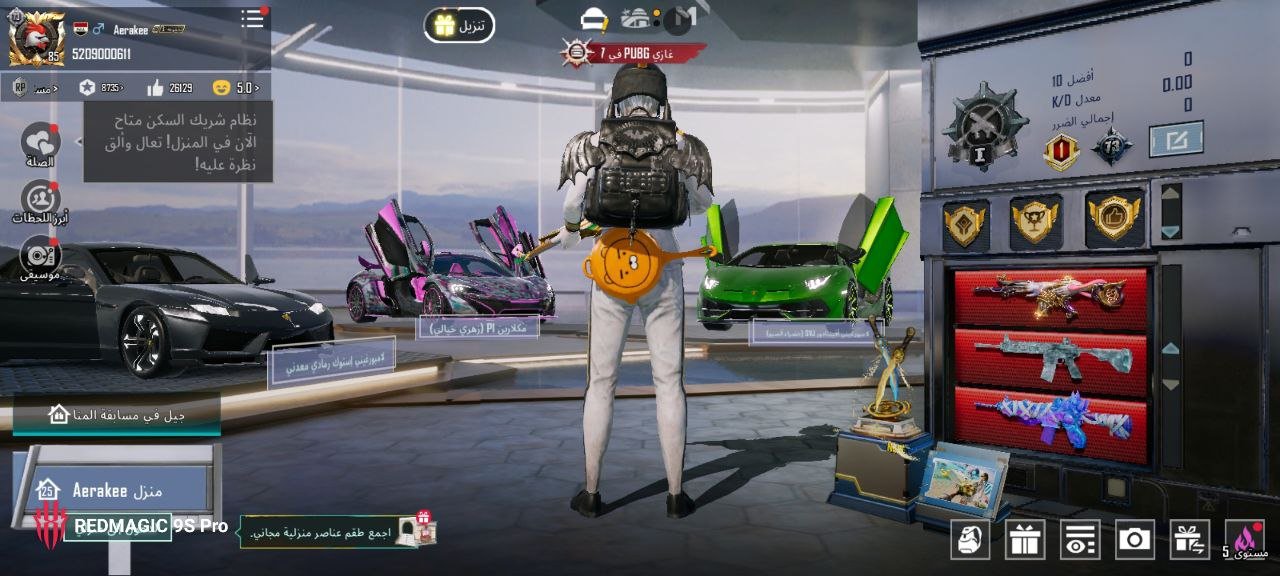The image size is (1280, 576).
Task: Choose the purple-blue crystal rifle skin
Action: 1050,421
